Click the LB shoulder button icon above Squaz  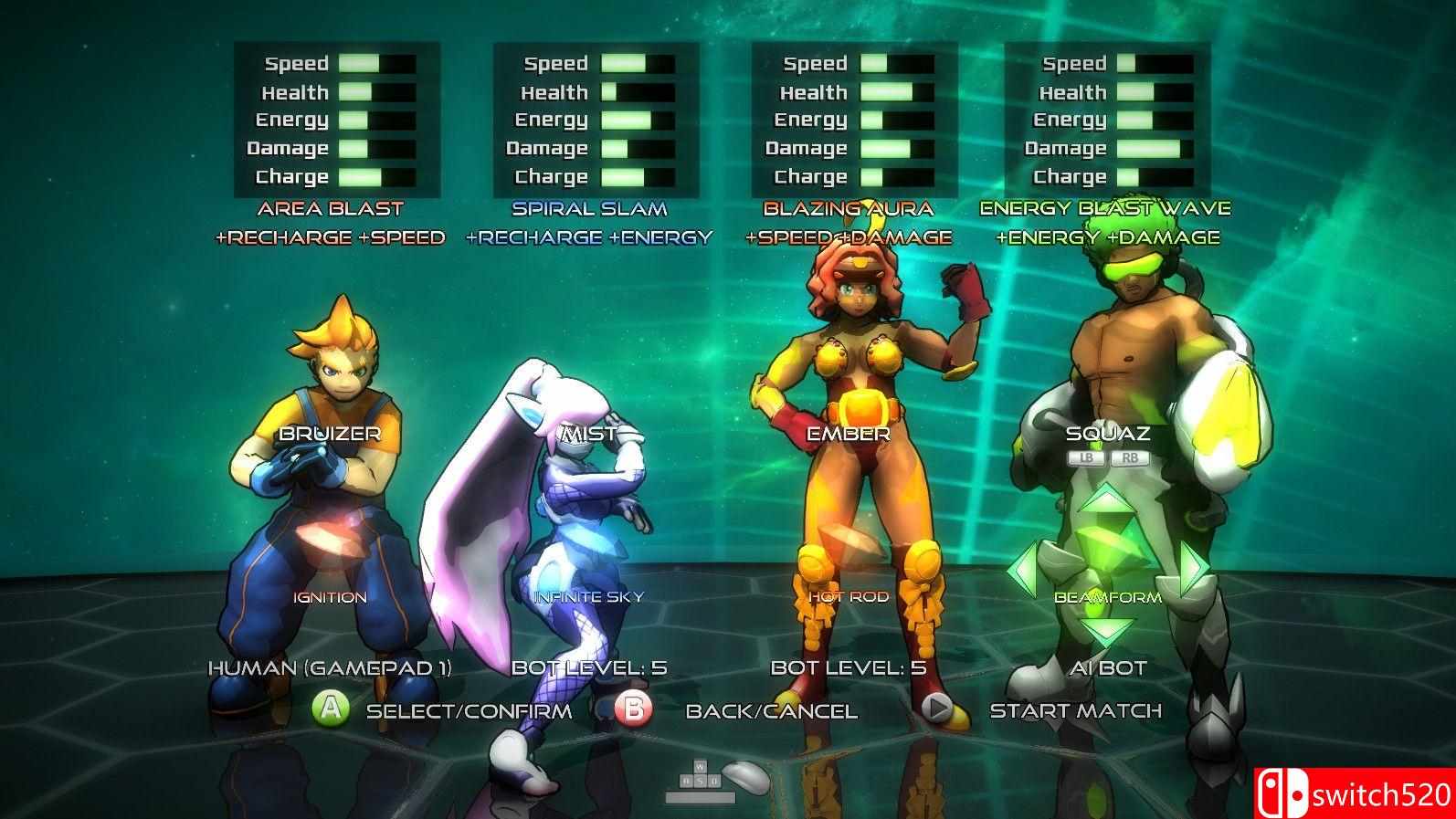coord(1084,456)
